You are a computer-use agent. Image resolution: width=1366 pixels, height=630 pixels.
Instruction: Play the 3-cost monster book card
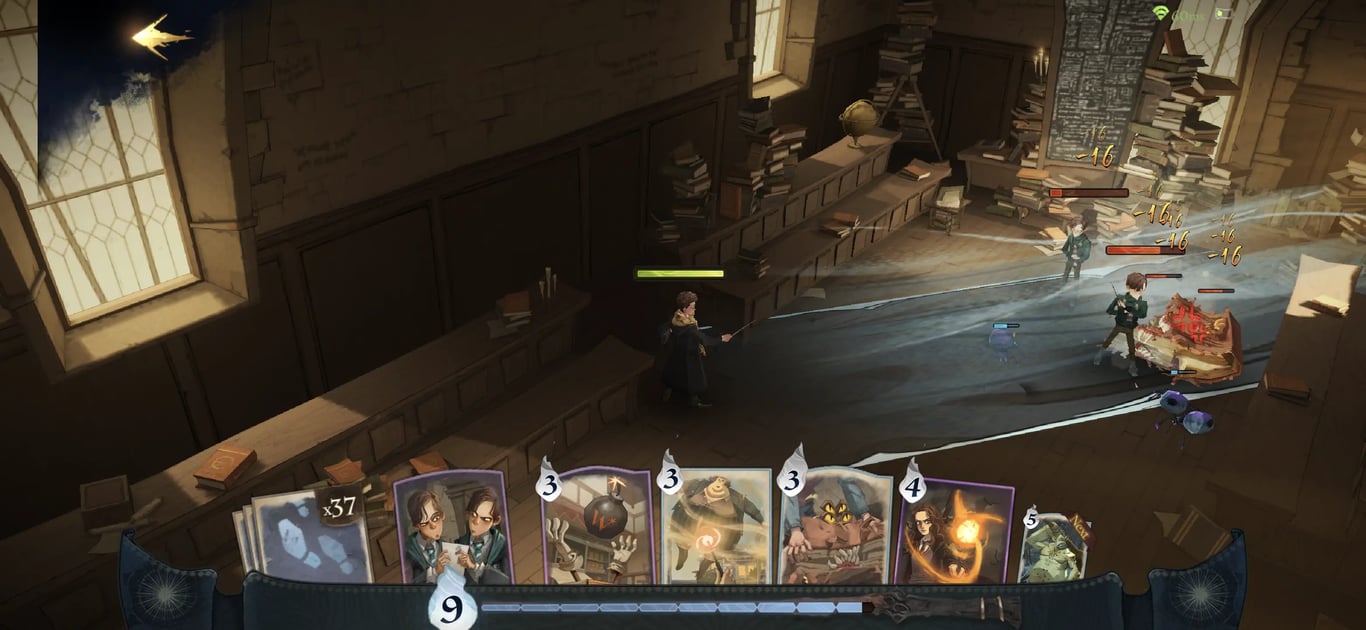pos(836,527)
